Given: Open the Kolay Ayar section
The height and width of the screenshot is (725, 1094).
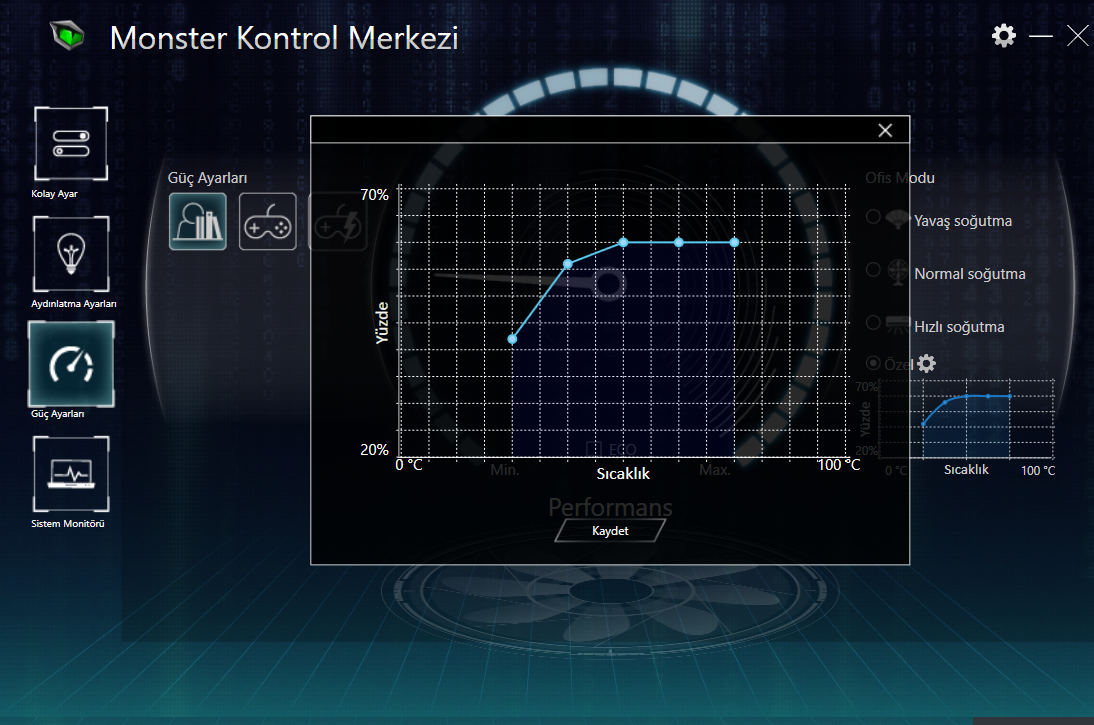Looking at the screenshot, I should [70, 144].
